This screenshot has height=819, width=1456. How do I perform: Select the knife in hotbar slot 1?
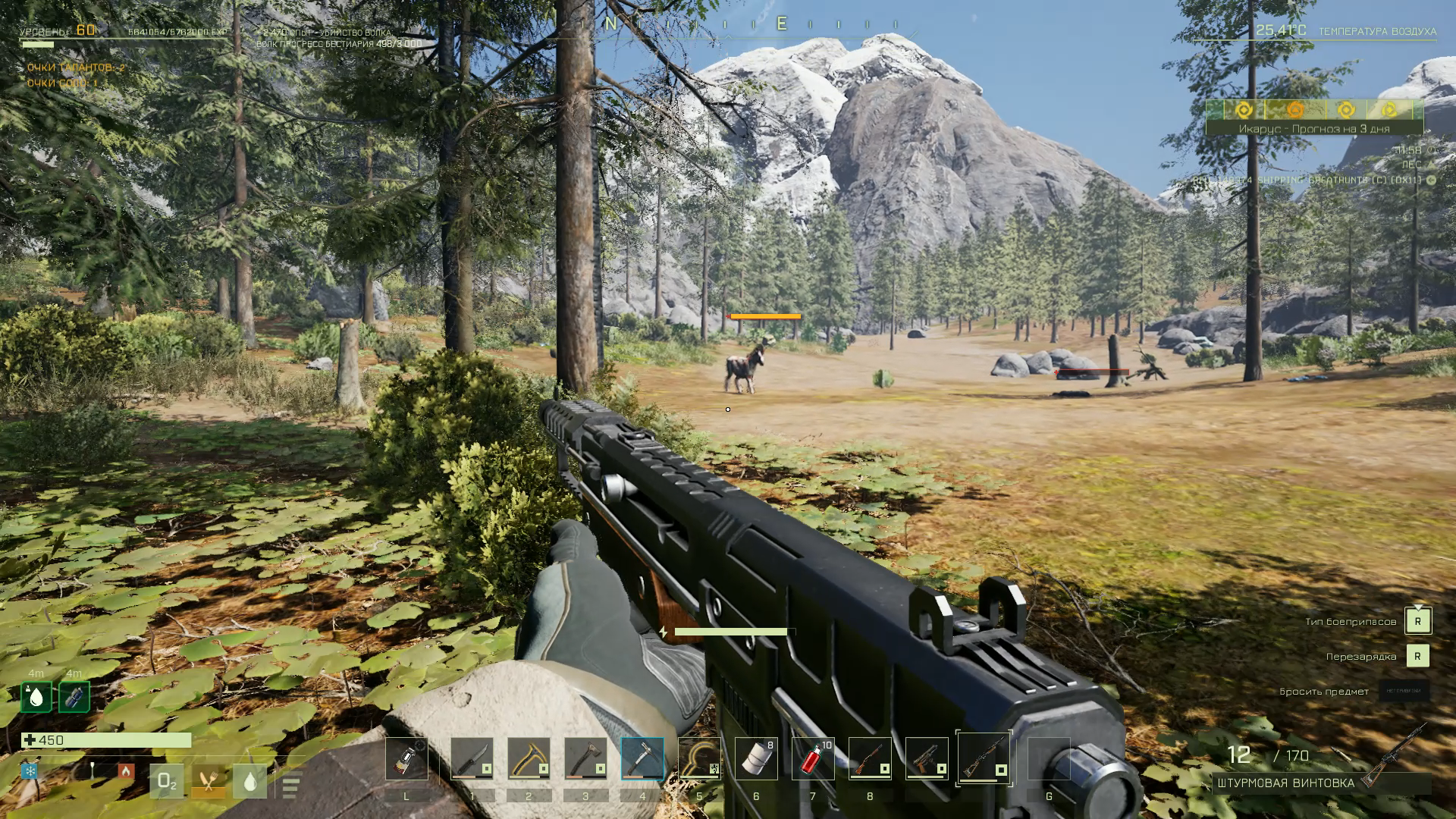pos(472,758)
